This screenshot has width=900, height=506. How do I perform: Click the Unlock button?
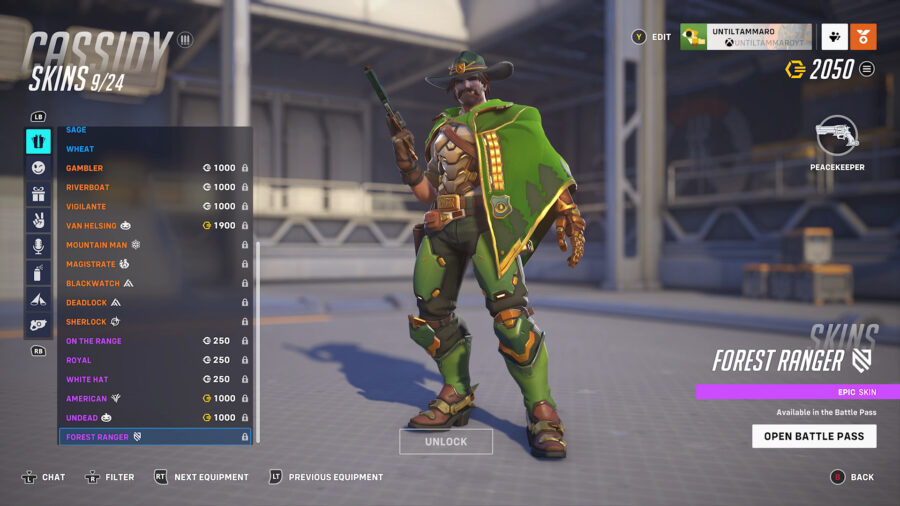pos(446,442)
